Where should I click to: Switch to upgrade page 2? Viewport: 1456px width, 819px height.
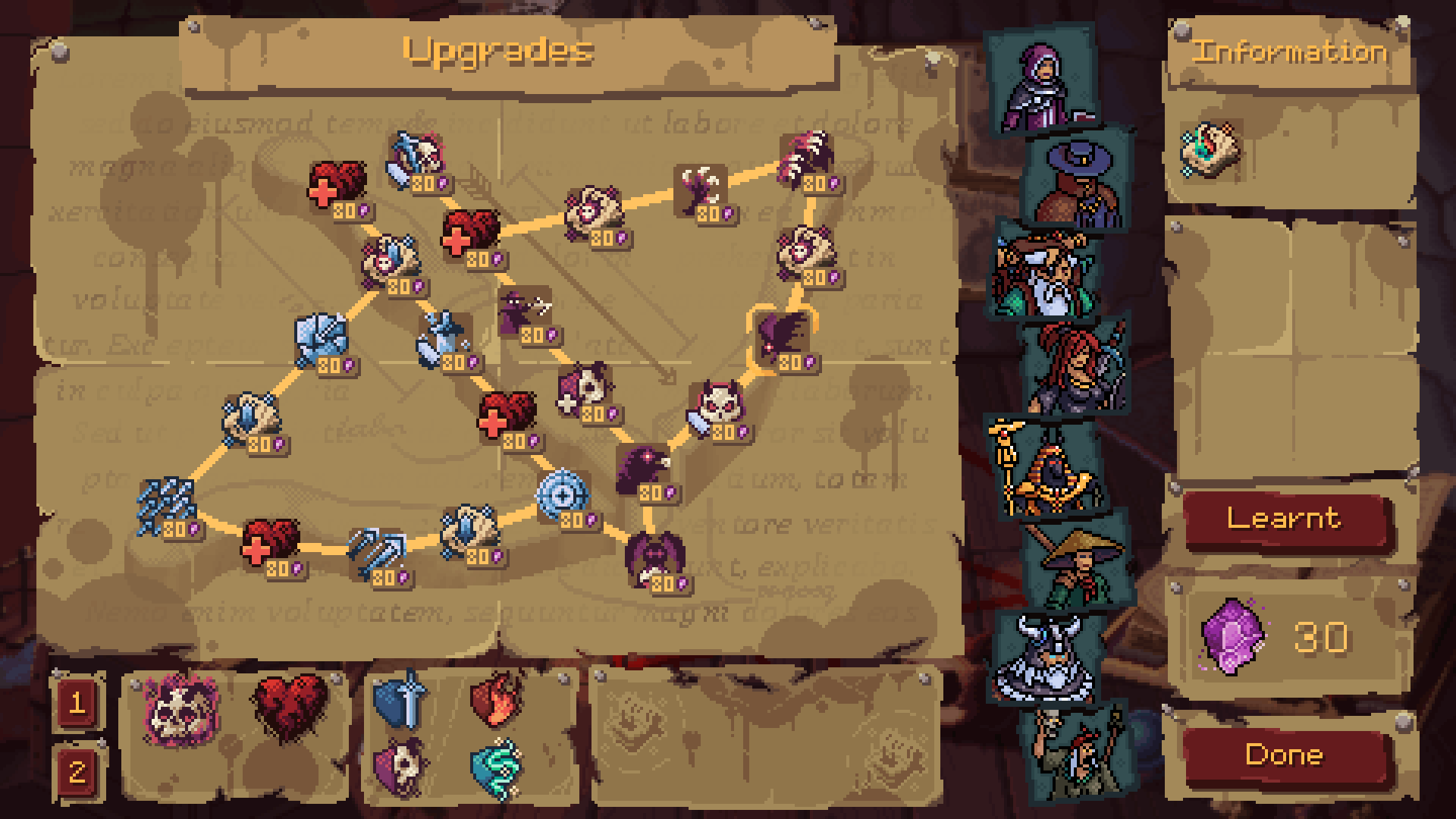pyautogui.click(x=80, y=770)
